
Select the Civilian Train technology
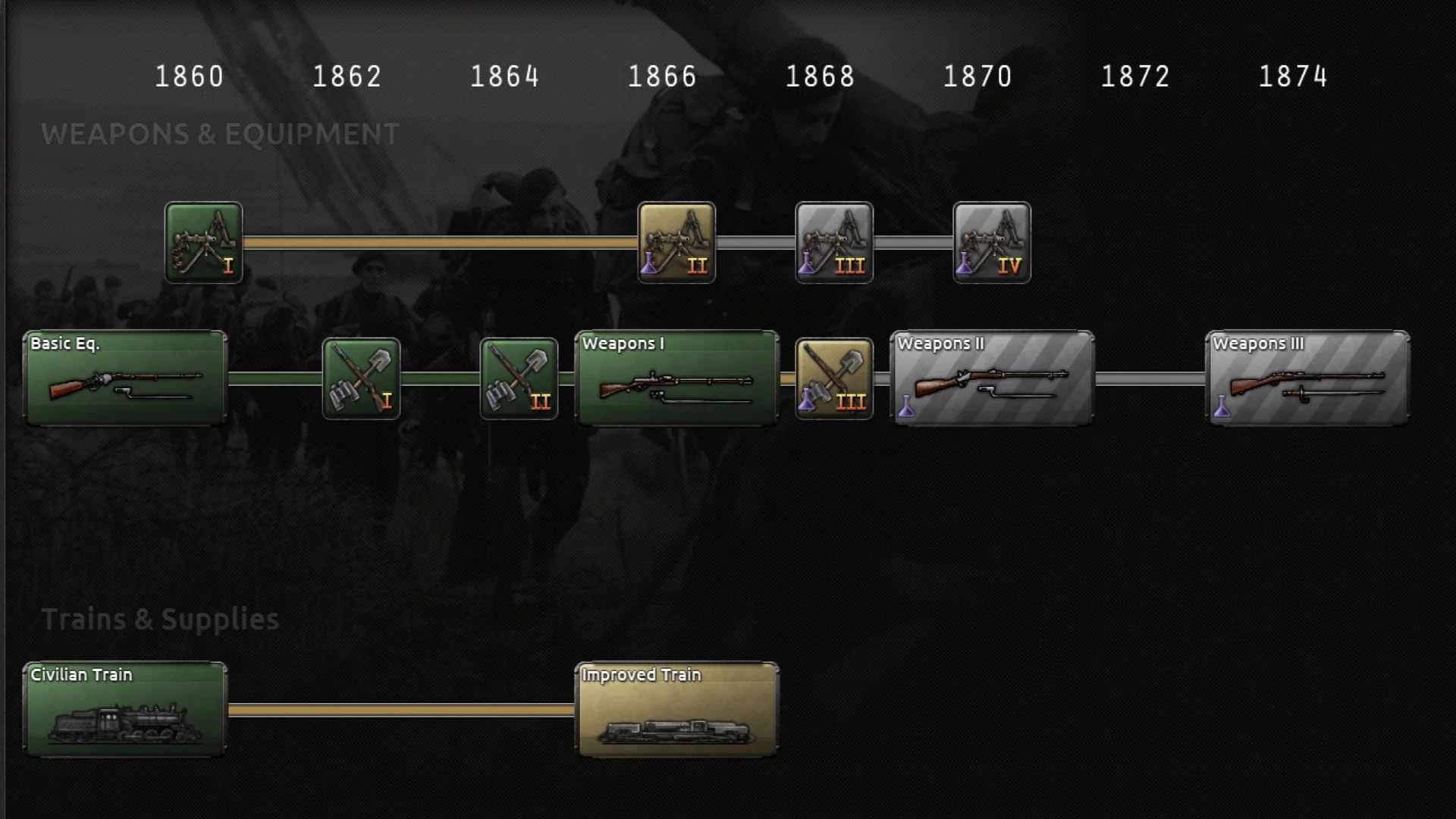coord(125,710)
